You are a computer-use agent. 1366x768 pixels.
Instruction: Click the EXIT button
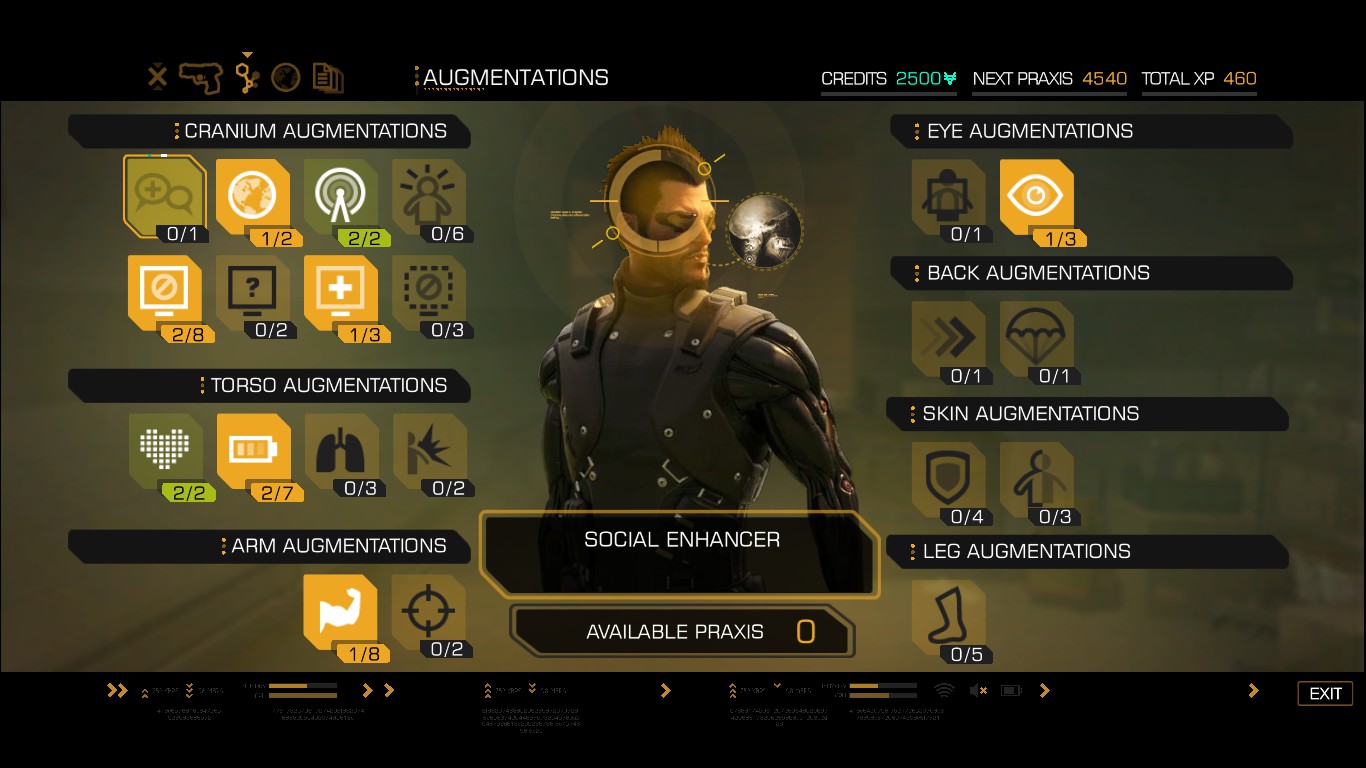click(1325, 693)
